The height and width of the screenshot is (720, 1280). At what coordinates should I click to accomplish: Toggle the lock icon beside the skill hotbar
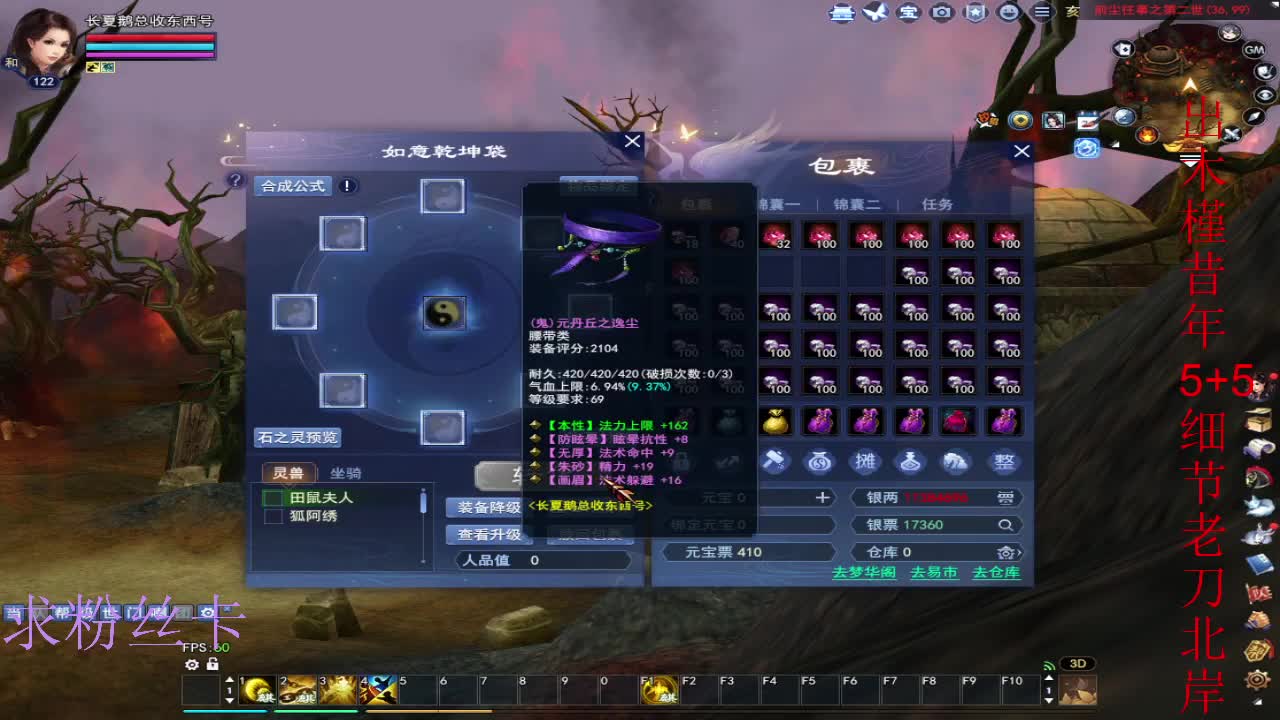coord(213,665)
